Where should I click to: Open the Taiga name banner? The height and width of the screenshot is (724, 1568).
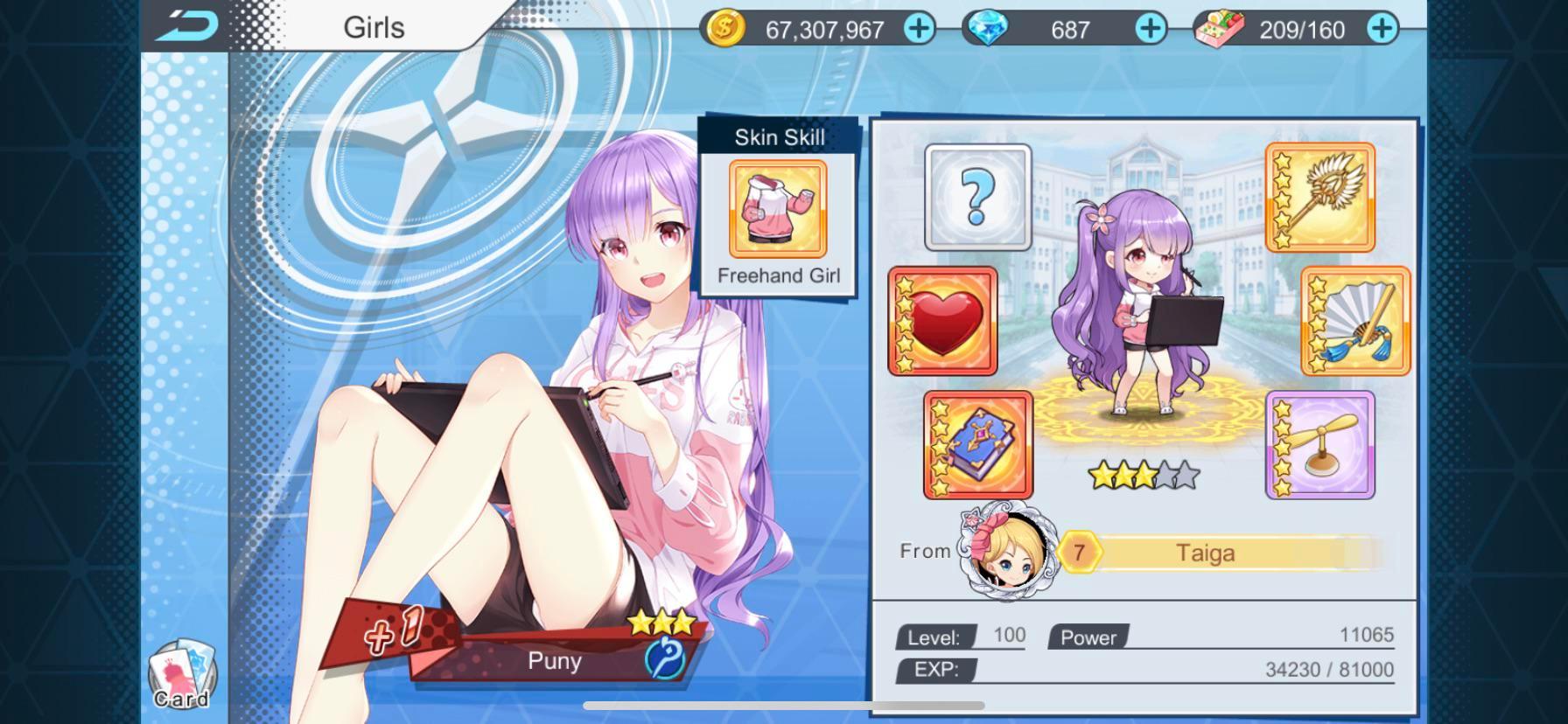tap(1205, 552)
